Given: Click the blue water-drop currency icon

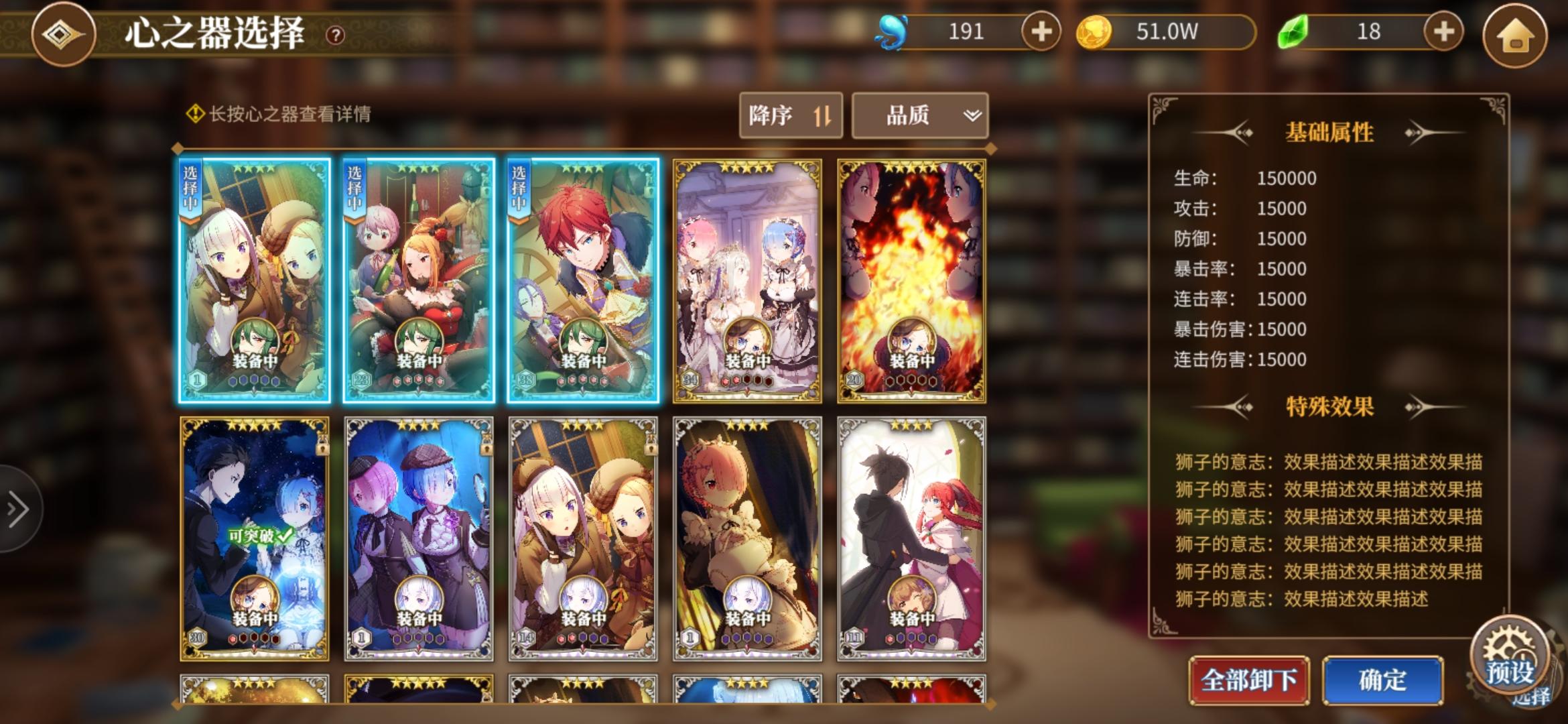Looking at the screenshot, I should click(x=893, y=32).
